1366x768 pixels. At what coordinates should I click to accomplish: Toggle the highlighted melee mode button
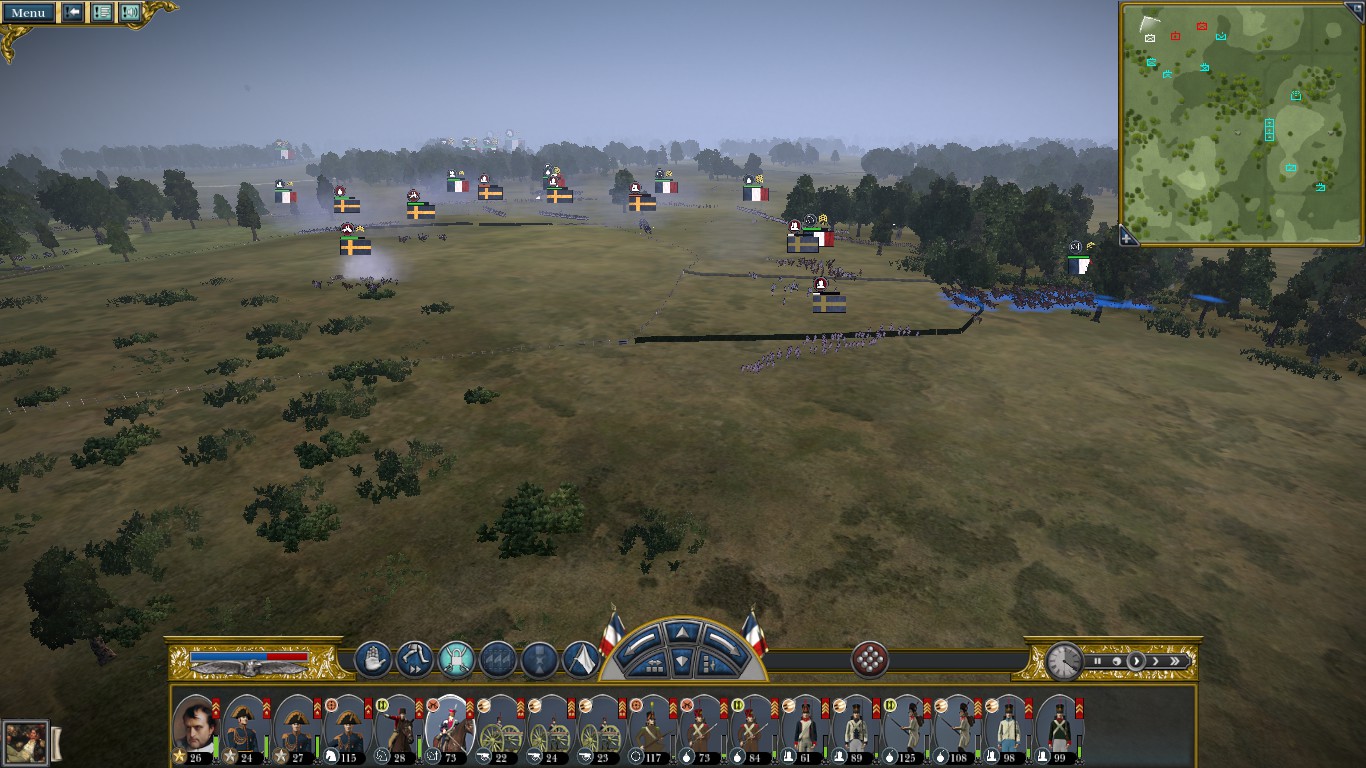click(456, 660)
